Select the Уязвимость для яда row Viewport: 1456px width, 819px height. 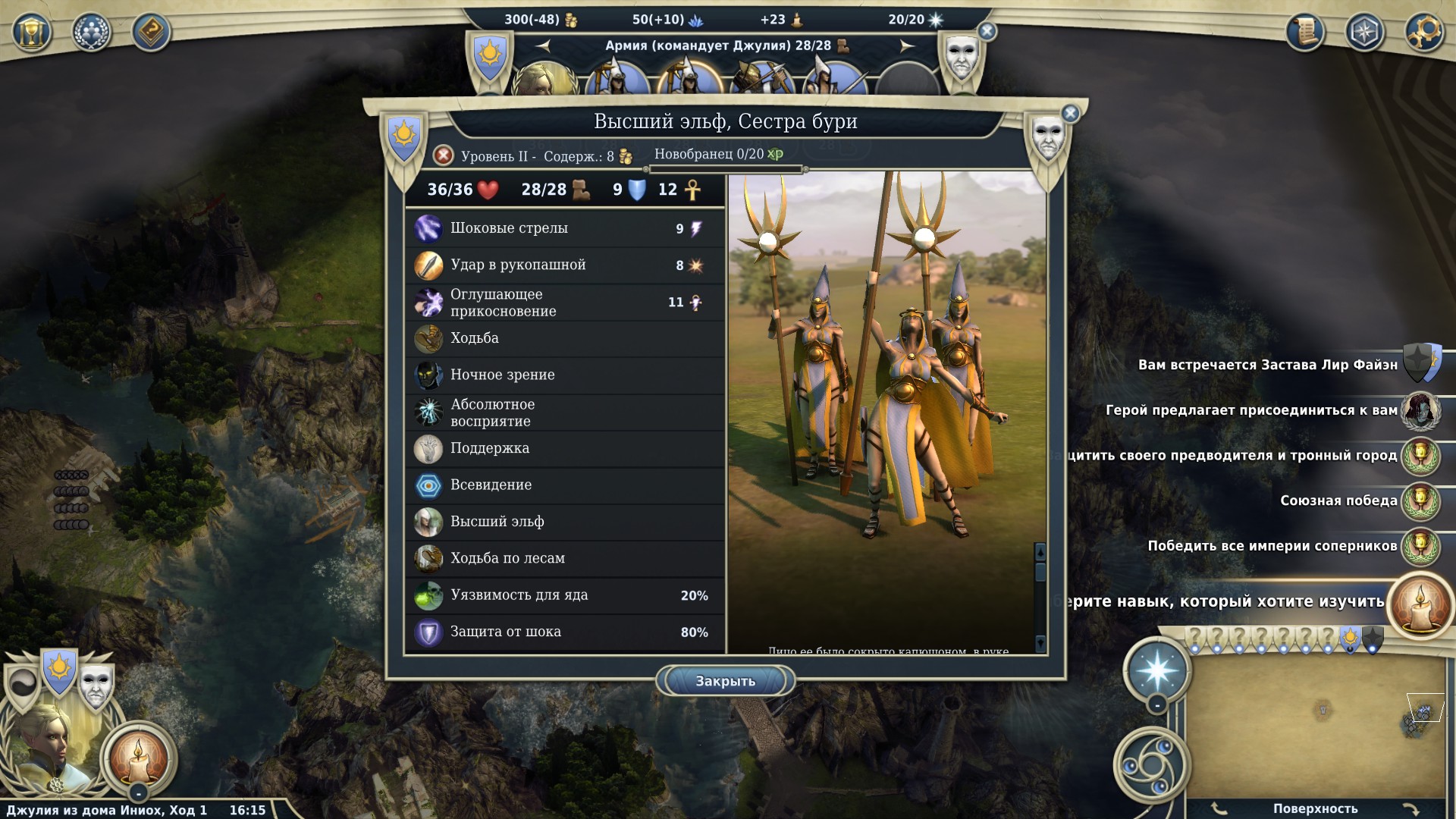[565, 595]
